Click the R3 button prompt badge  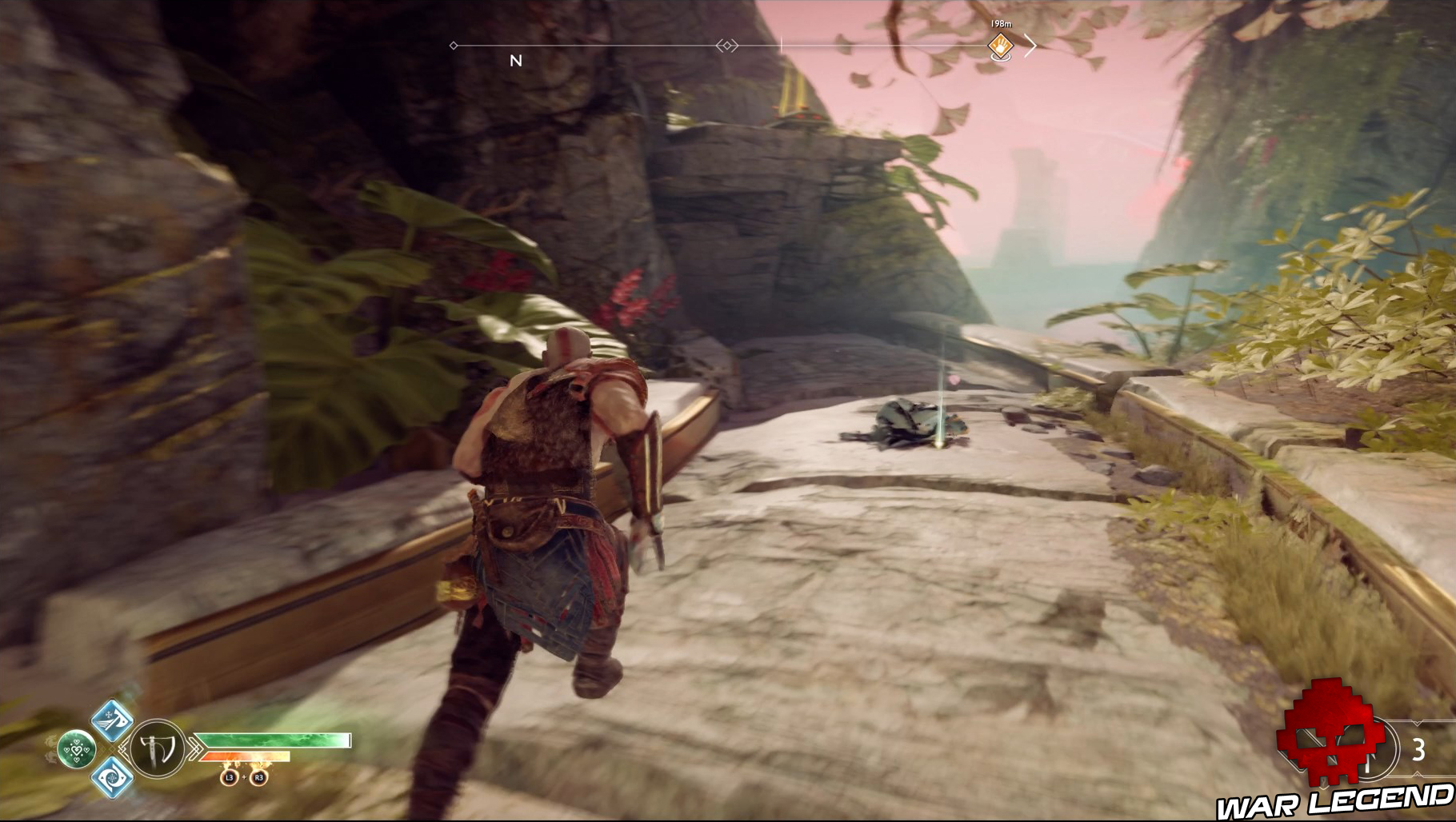pos(259,777)
